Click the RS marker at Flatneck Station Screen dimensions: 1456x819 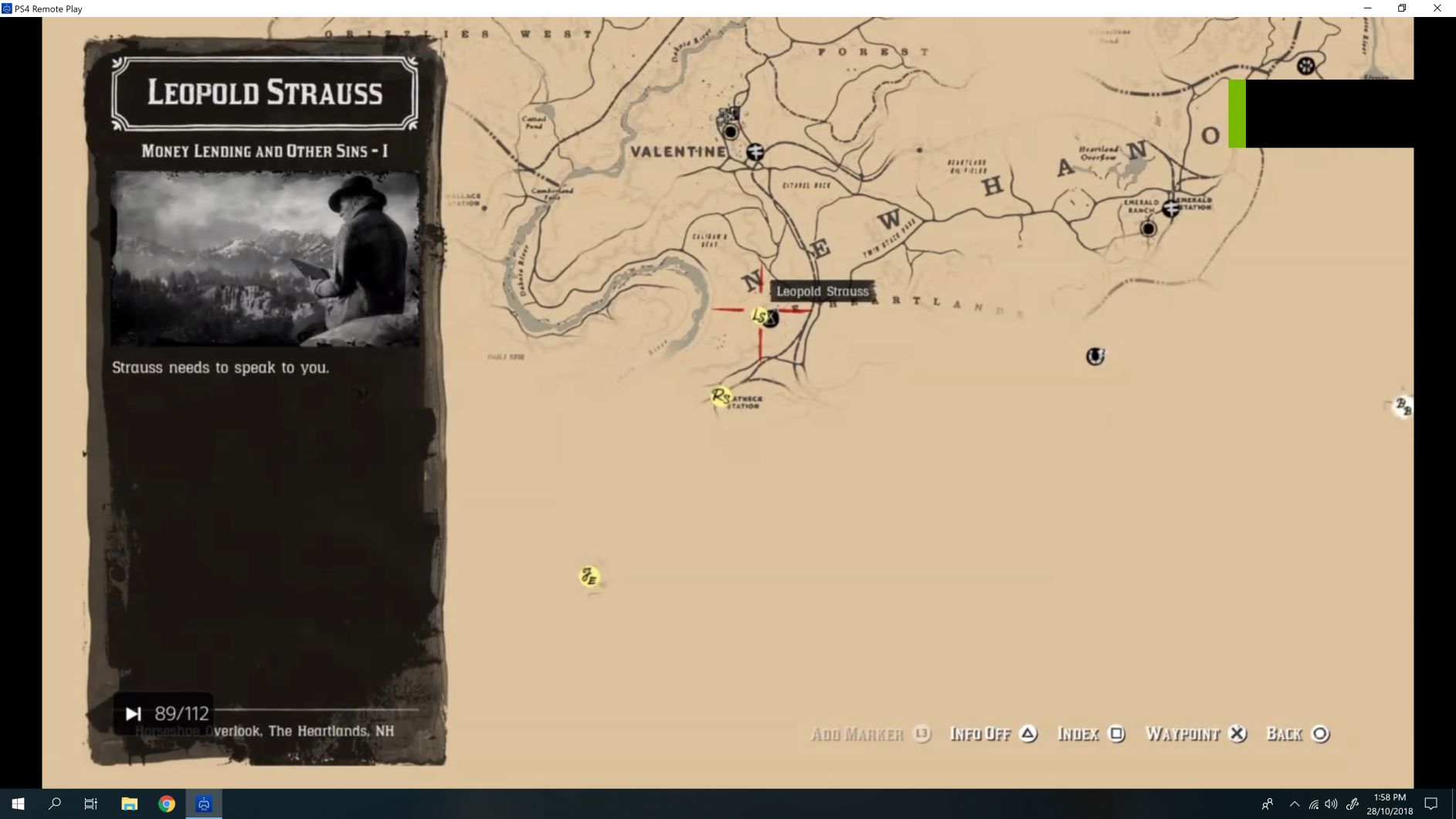click(721, 396)
